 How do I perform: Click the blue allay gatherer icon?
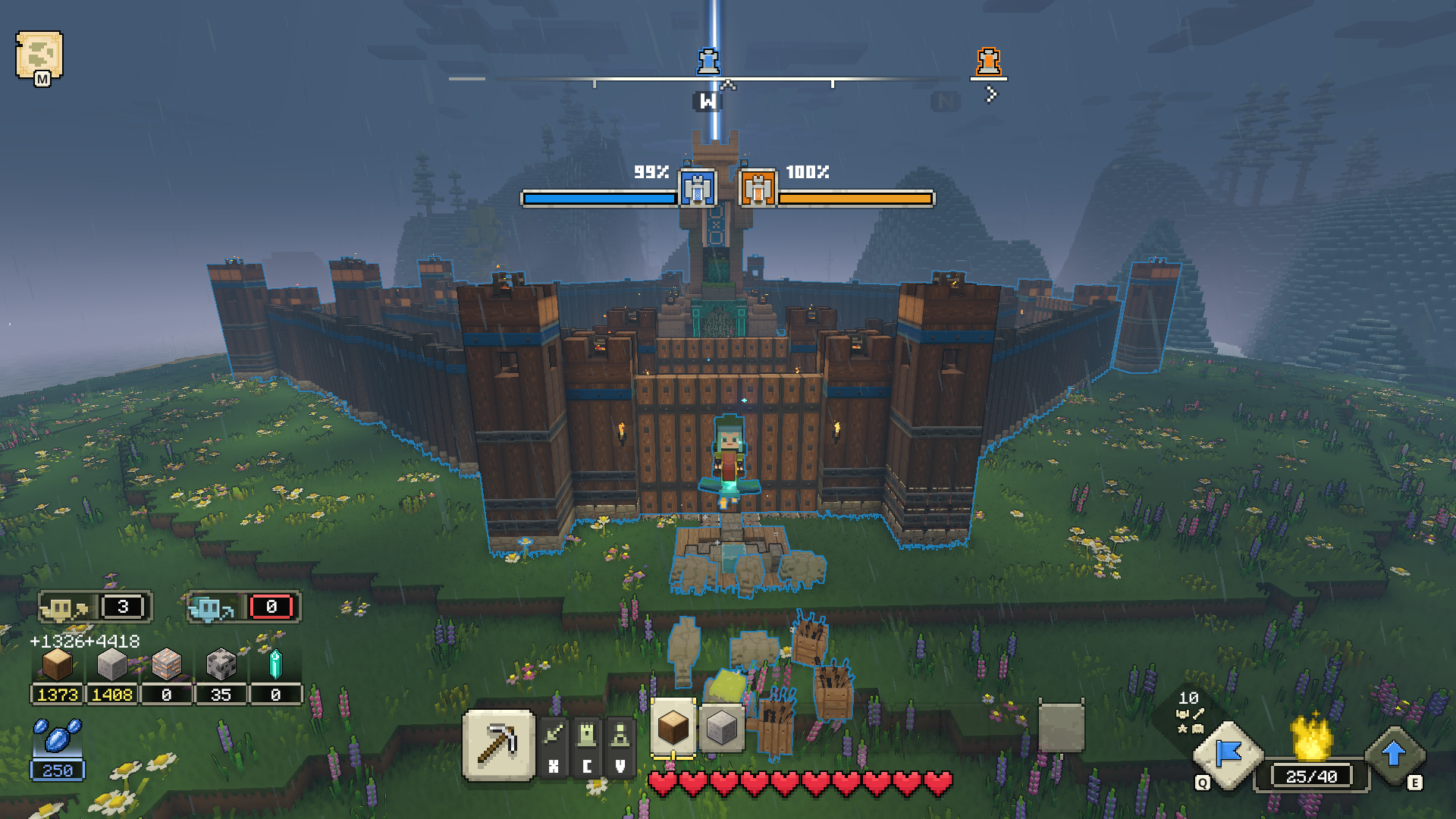point(212,607)
